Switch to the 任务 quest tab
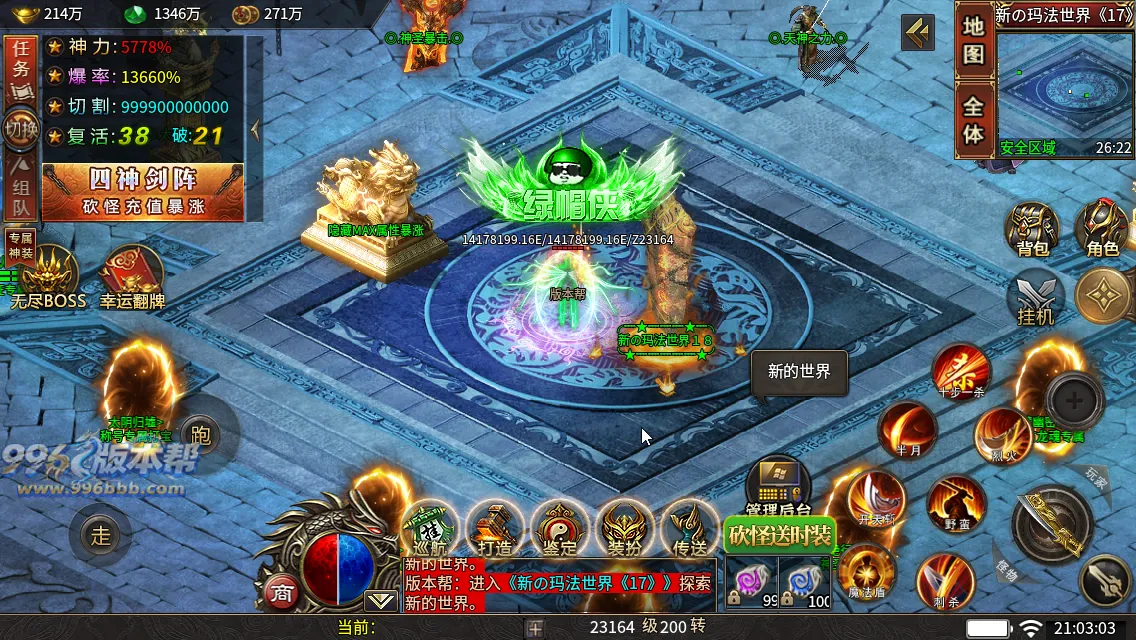 (21, 67)
